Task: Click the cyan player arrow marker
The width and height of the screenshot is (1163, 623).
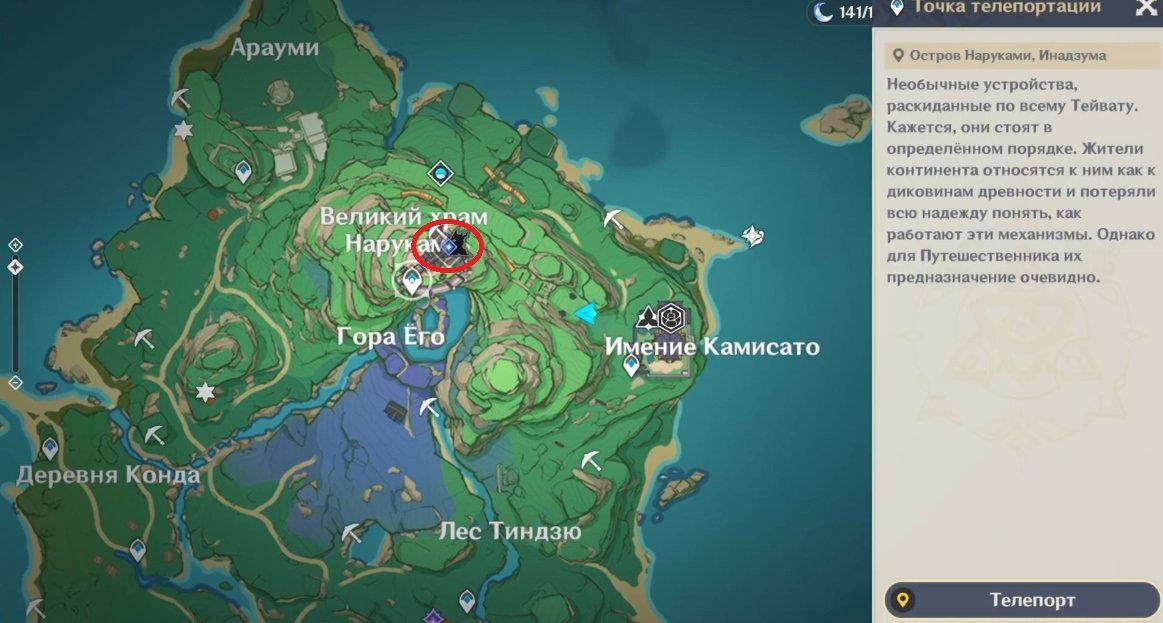Action: (x=586, y=314)
